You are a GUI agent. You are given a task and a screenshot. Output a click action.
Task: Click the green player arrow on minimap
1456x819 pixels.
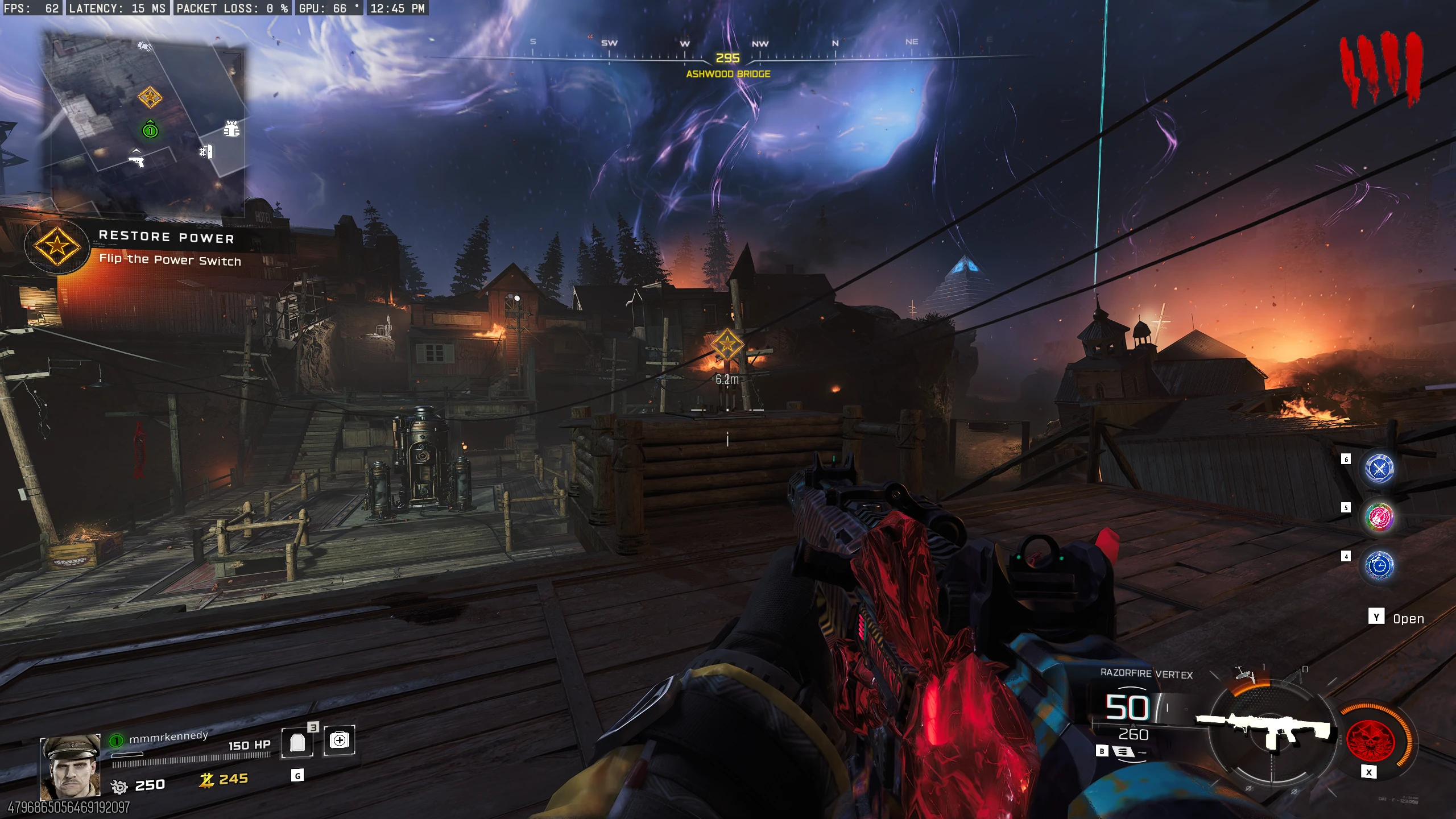[x=150, y=130]
